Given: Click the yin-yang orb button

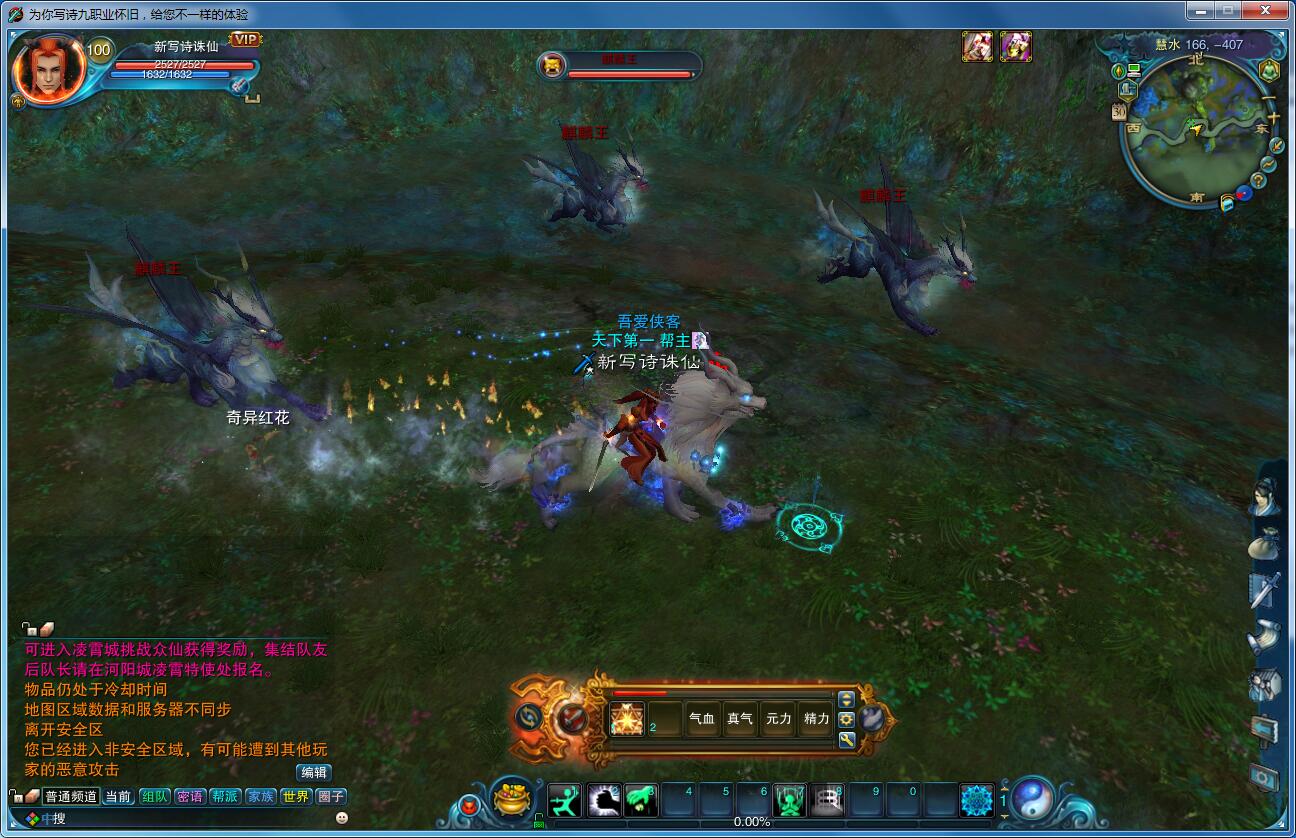Looking at the screenshot, I should pyautogui.click(x=1032, y=799).
